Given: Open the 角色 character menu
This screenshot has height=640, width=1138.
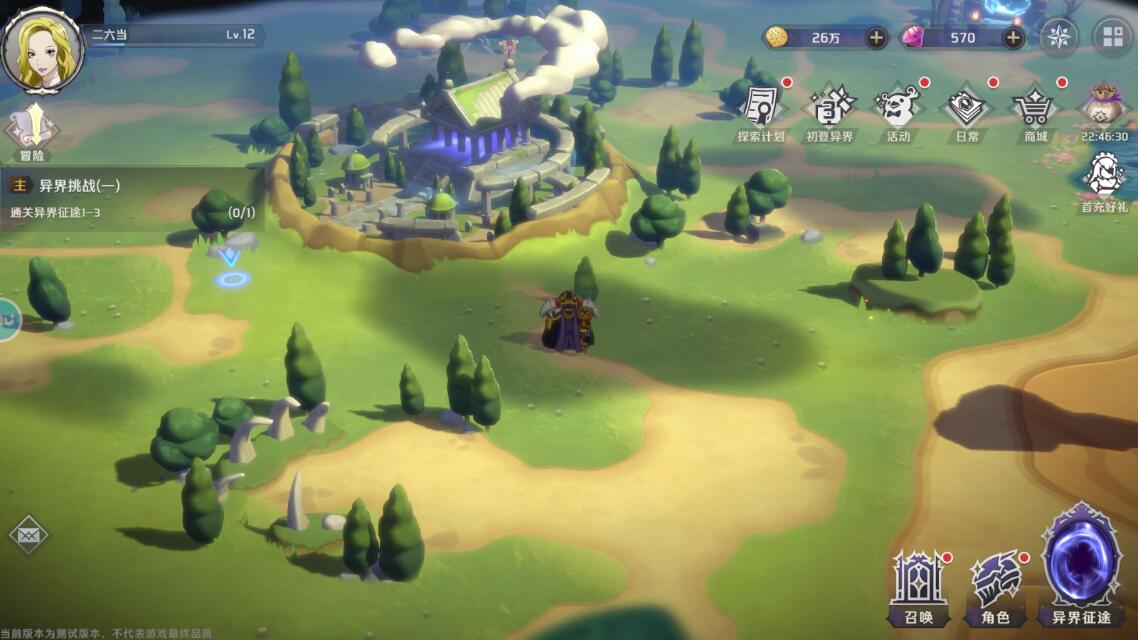Looking at the screenshot, I should click(996, 587).
